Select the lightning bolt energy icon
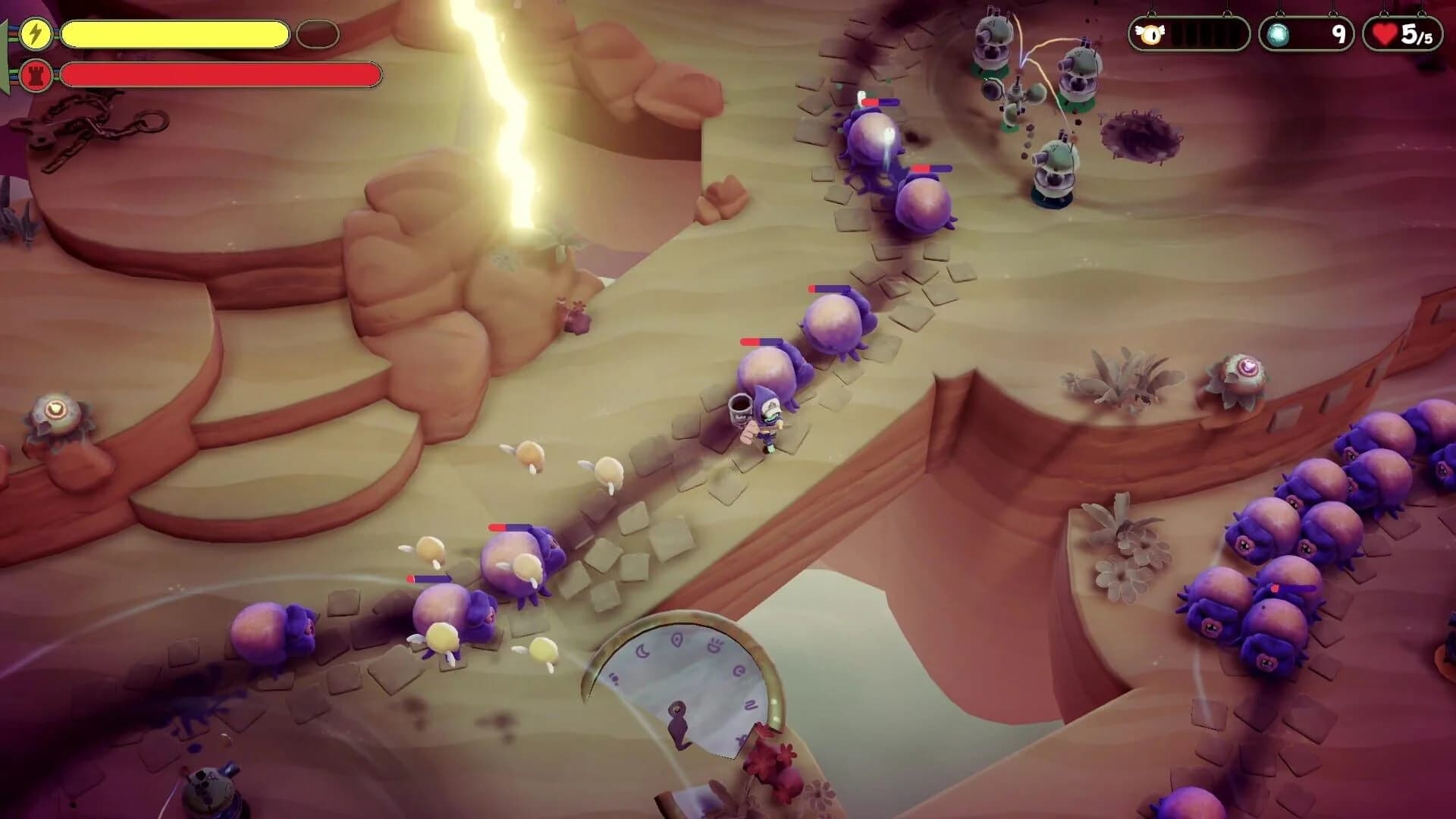 coord(35,32)
